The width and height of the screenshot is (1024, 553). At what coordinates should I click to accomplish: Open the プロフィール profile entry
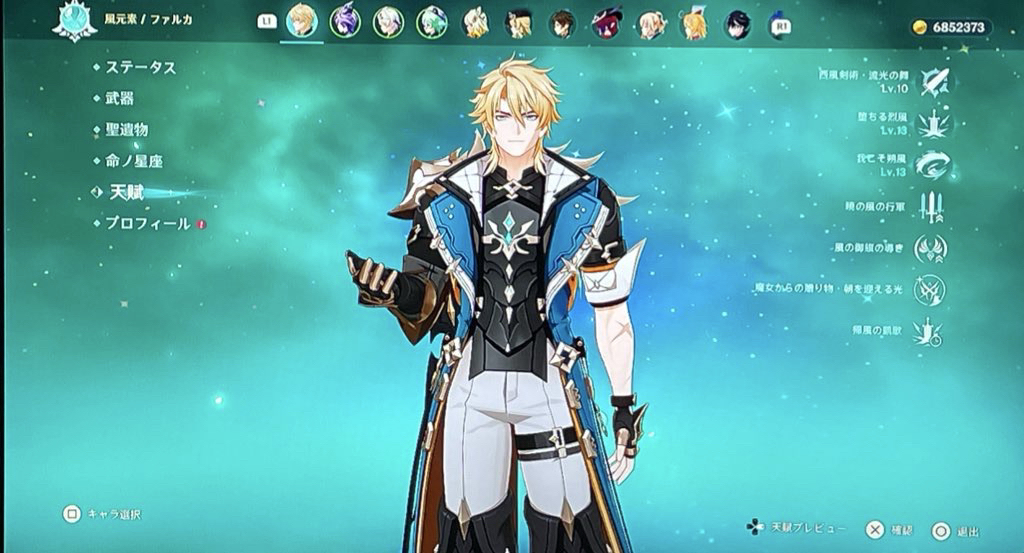pos(147,223)
